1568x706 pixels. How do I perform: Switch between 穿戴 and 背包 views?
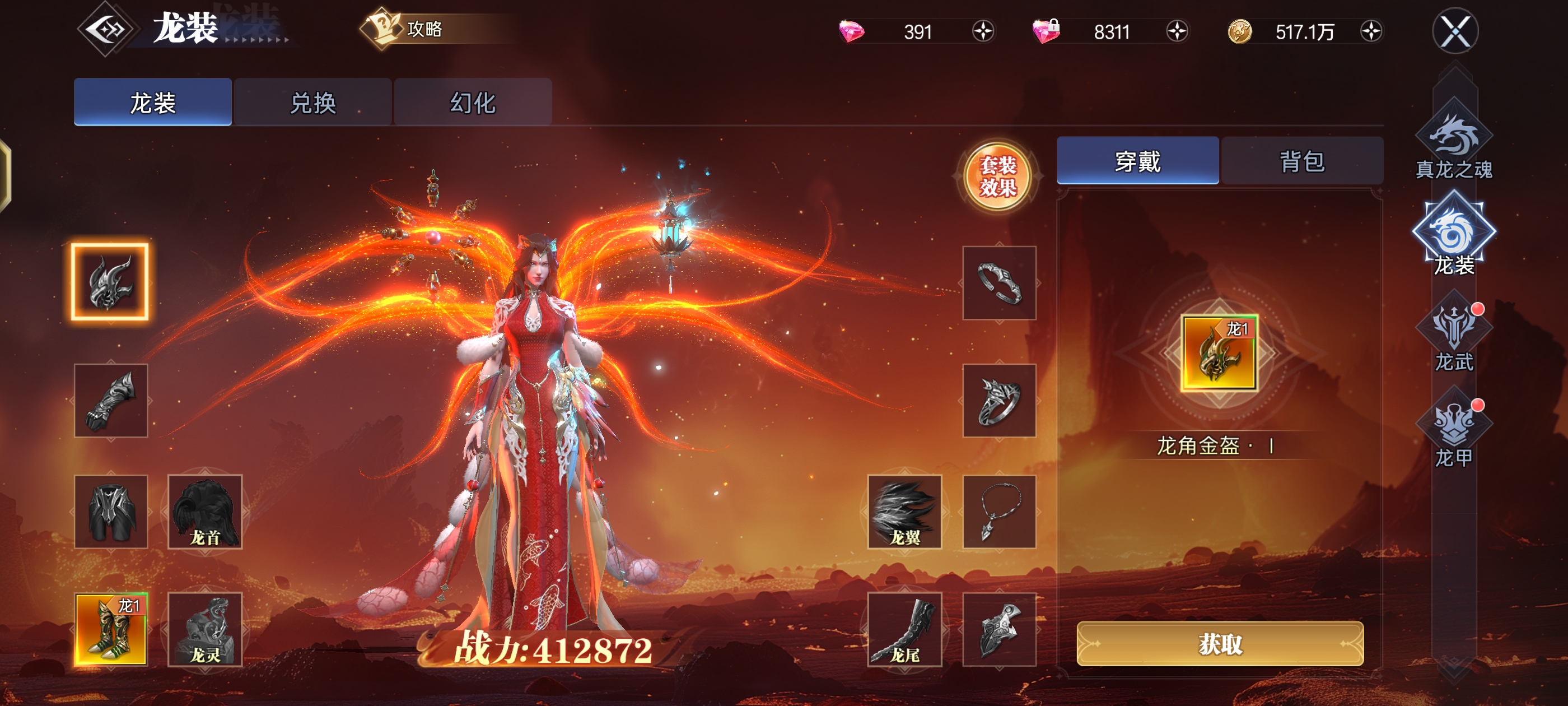click(1303, 160)
